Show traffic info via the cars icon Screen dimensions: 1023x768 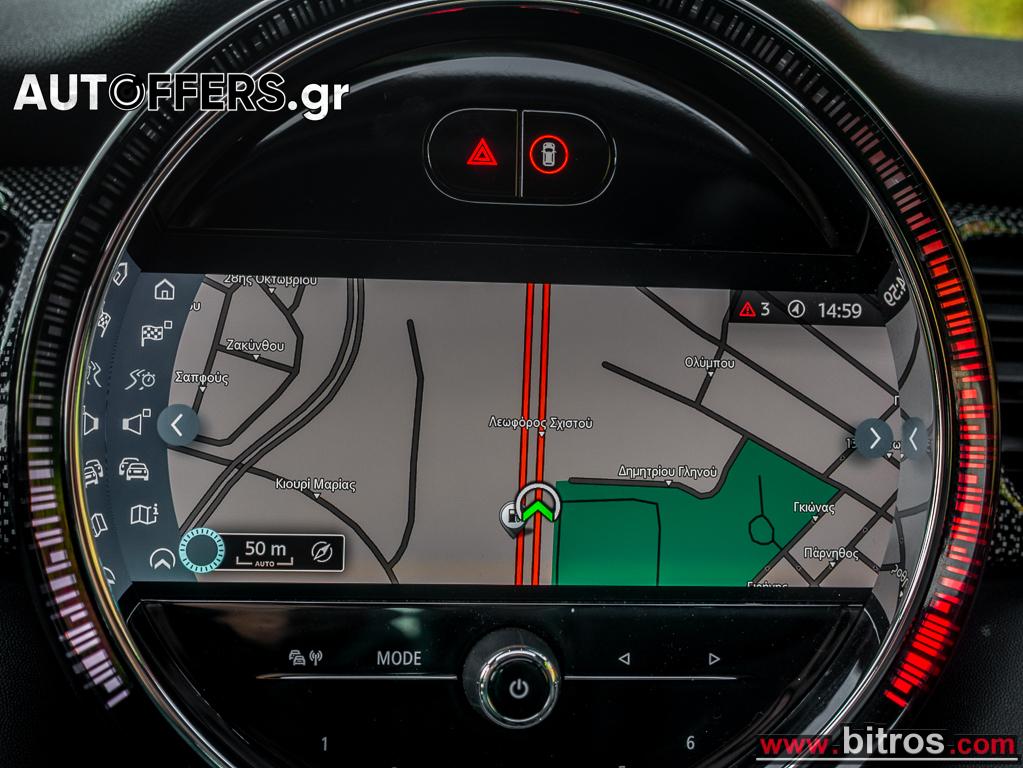click(134, 468)
